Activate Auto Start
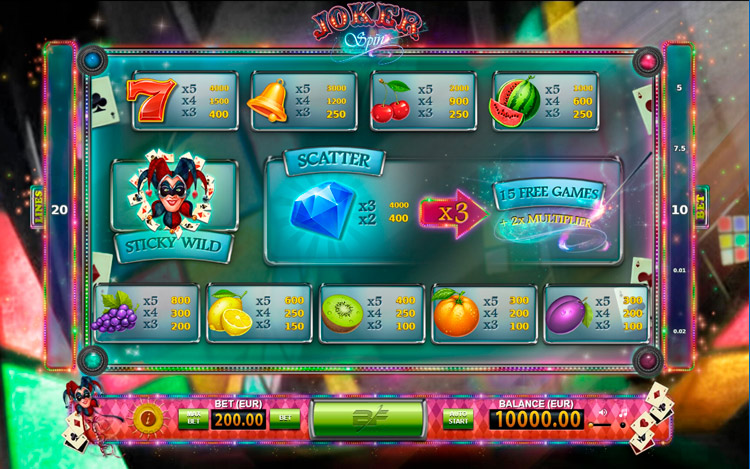750x469 pixels. [x=458, y=418]
